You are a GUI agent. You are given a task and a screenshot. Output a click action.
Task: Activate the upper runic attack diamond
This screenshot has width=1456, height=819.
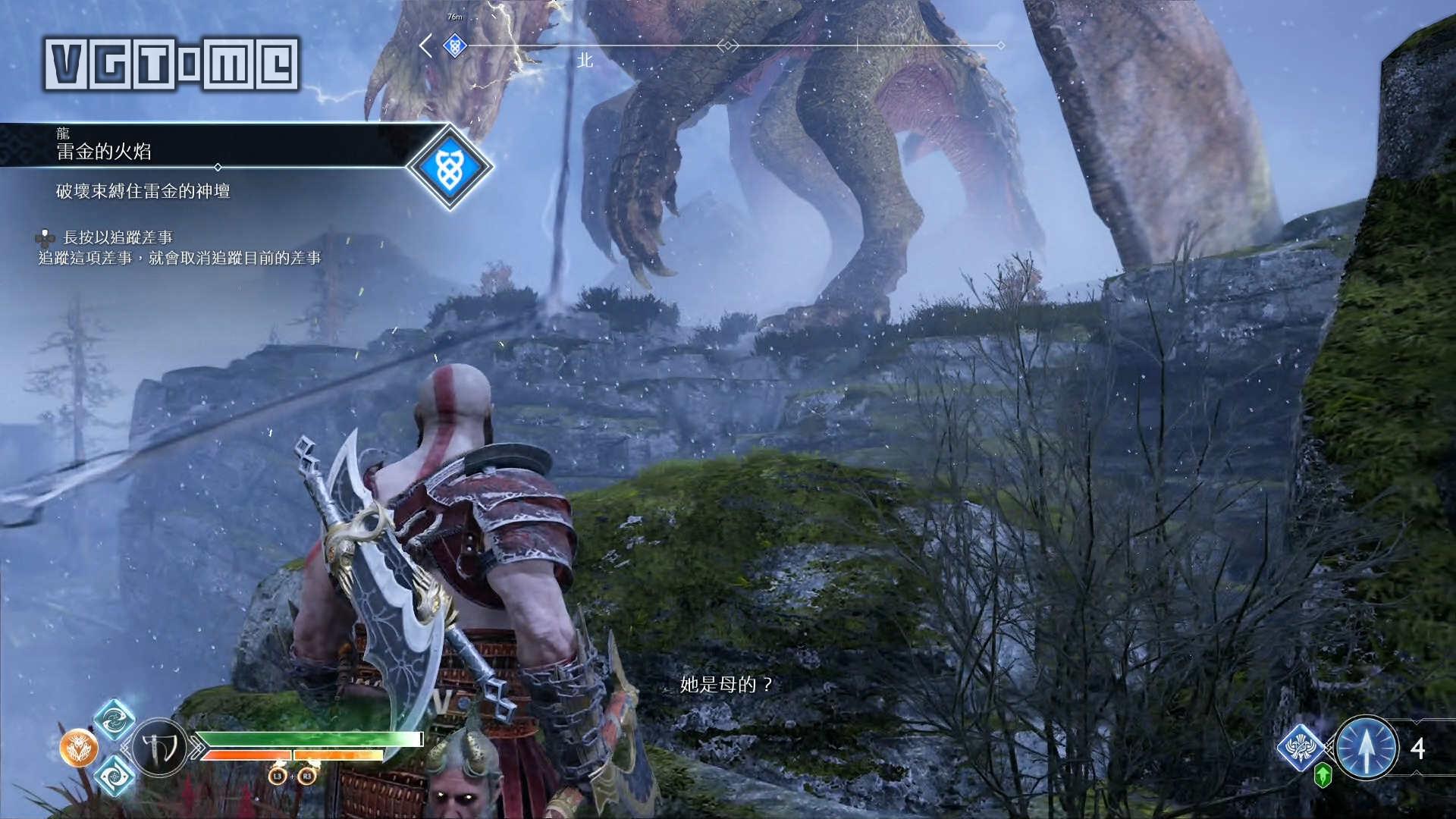point(115,720)
